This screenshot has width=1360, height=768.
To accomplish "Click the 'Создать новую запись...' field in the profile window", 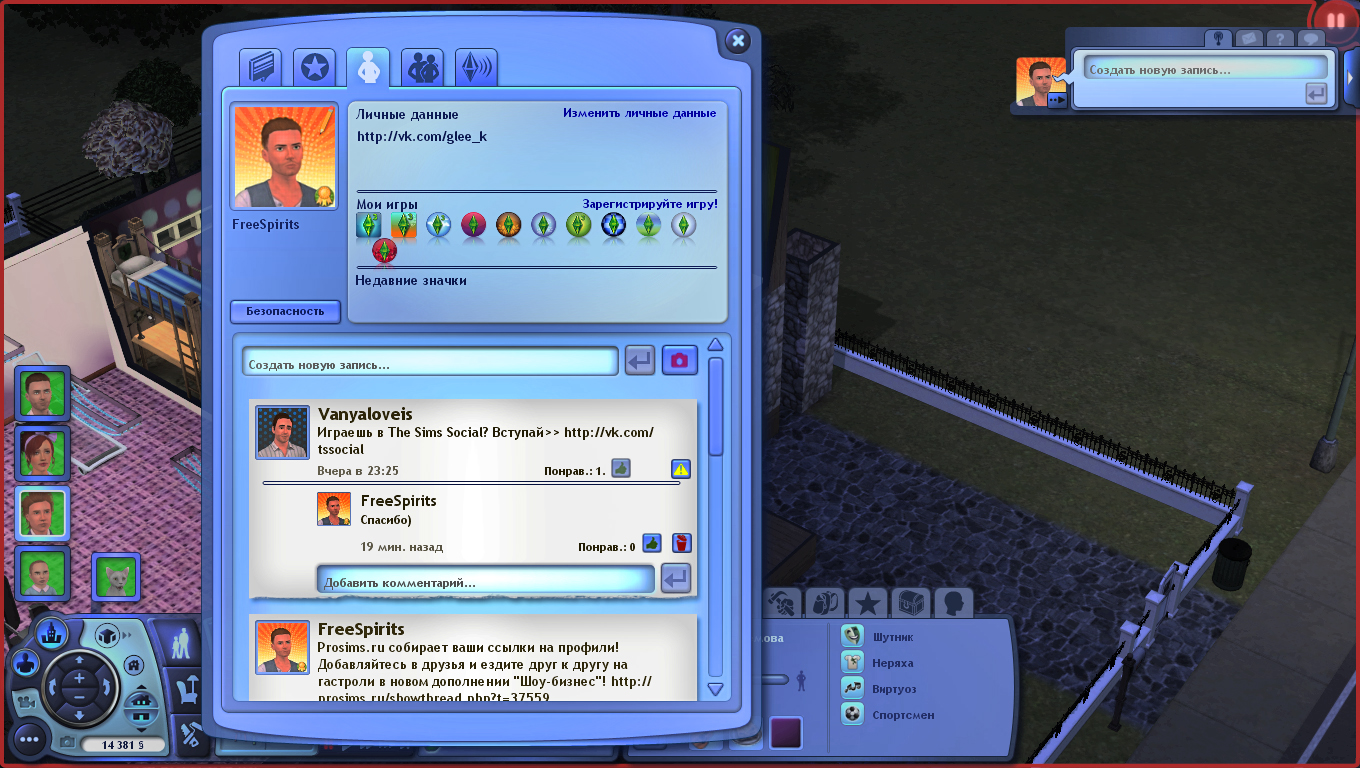I will (x=430, y=364).
